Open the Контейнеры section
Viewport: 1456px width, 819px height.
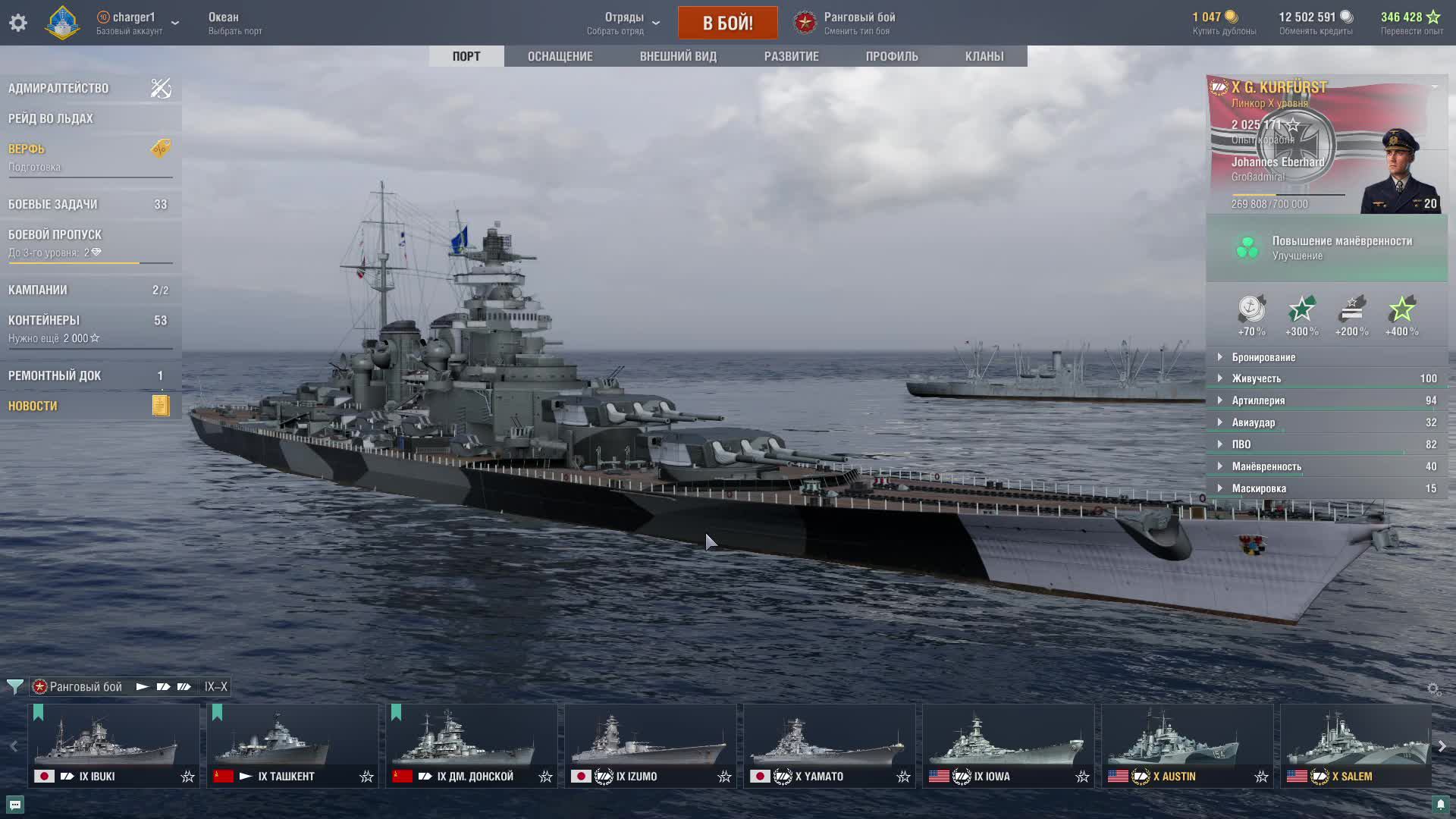(x=44, y=320)
